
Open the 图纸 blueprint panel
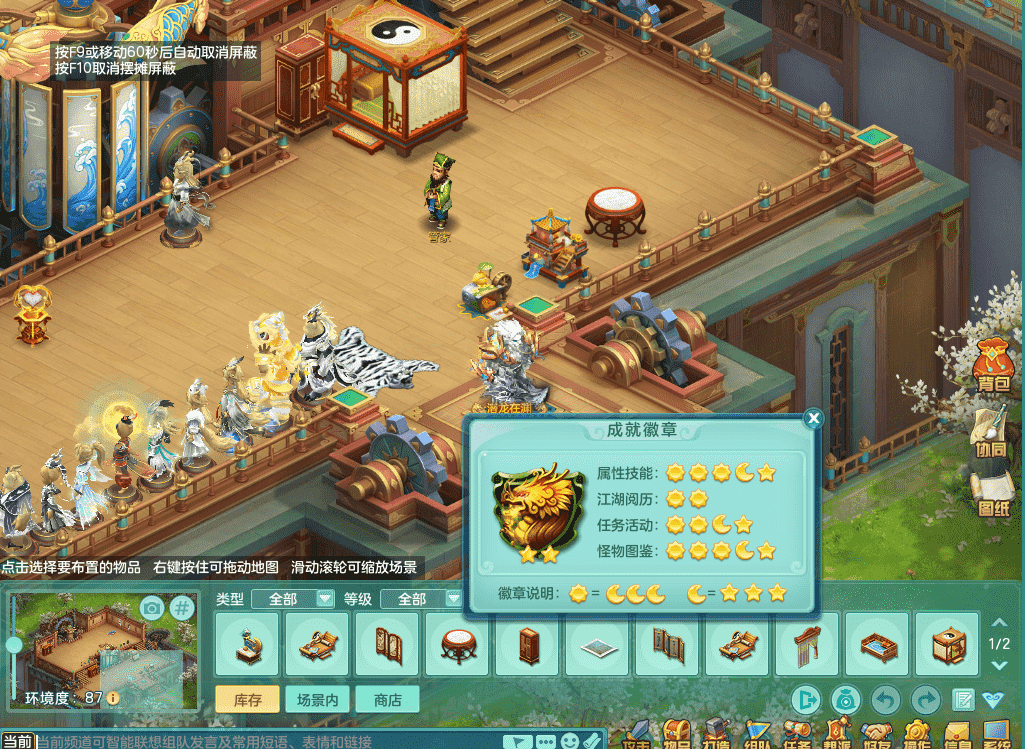coord(993,494)
